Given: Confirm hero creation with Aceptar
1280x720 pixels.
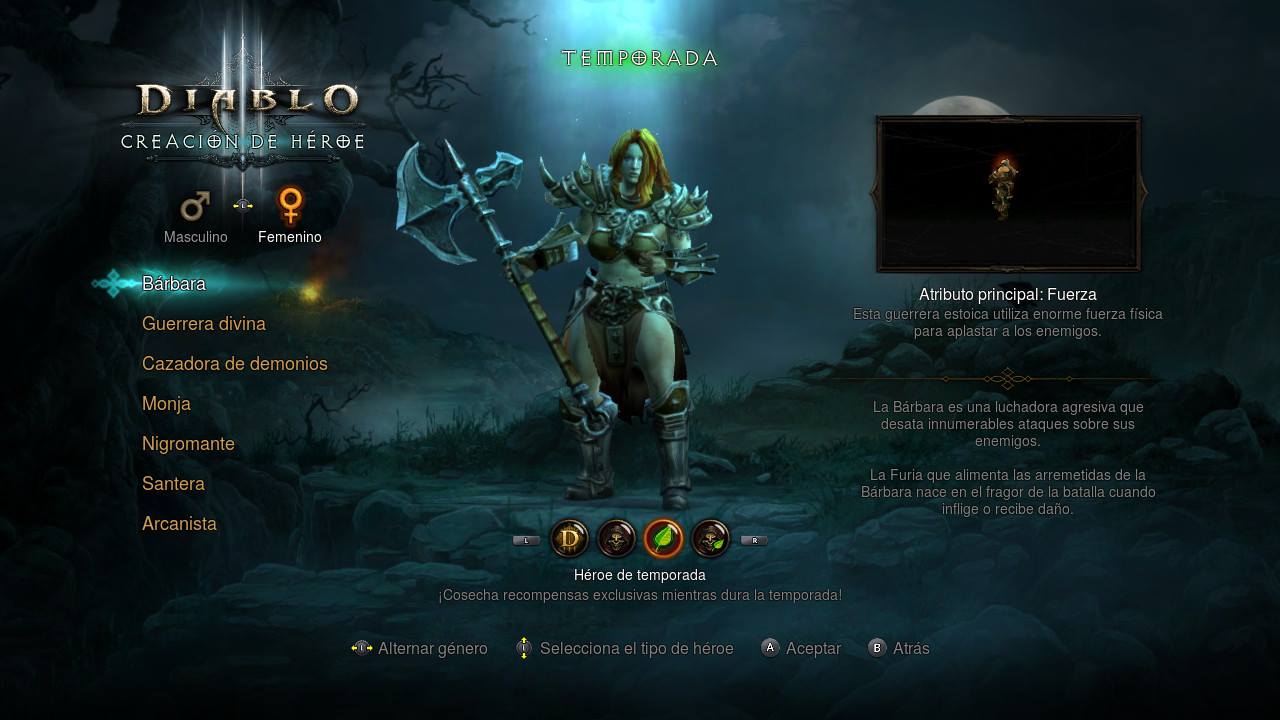Looking at the screenshot, I should click(x=801, y=648).
